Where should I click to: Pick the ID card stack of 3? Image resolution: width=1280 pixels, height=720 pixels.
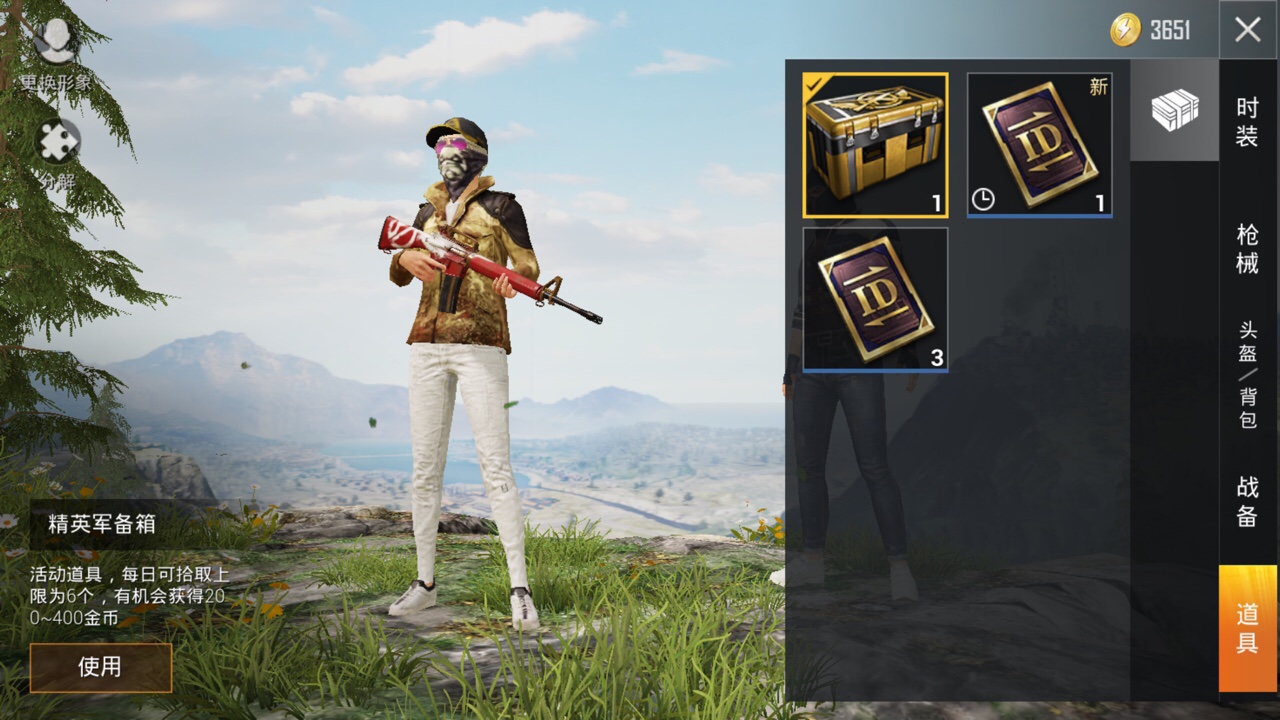coord(875,299)
